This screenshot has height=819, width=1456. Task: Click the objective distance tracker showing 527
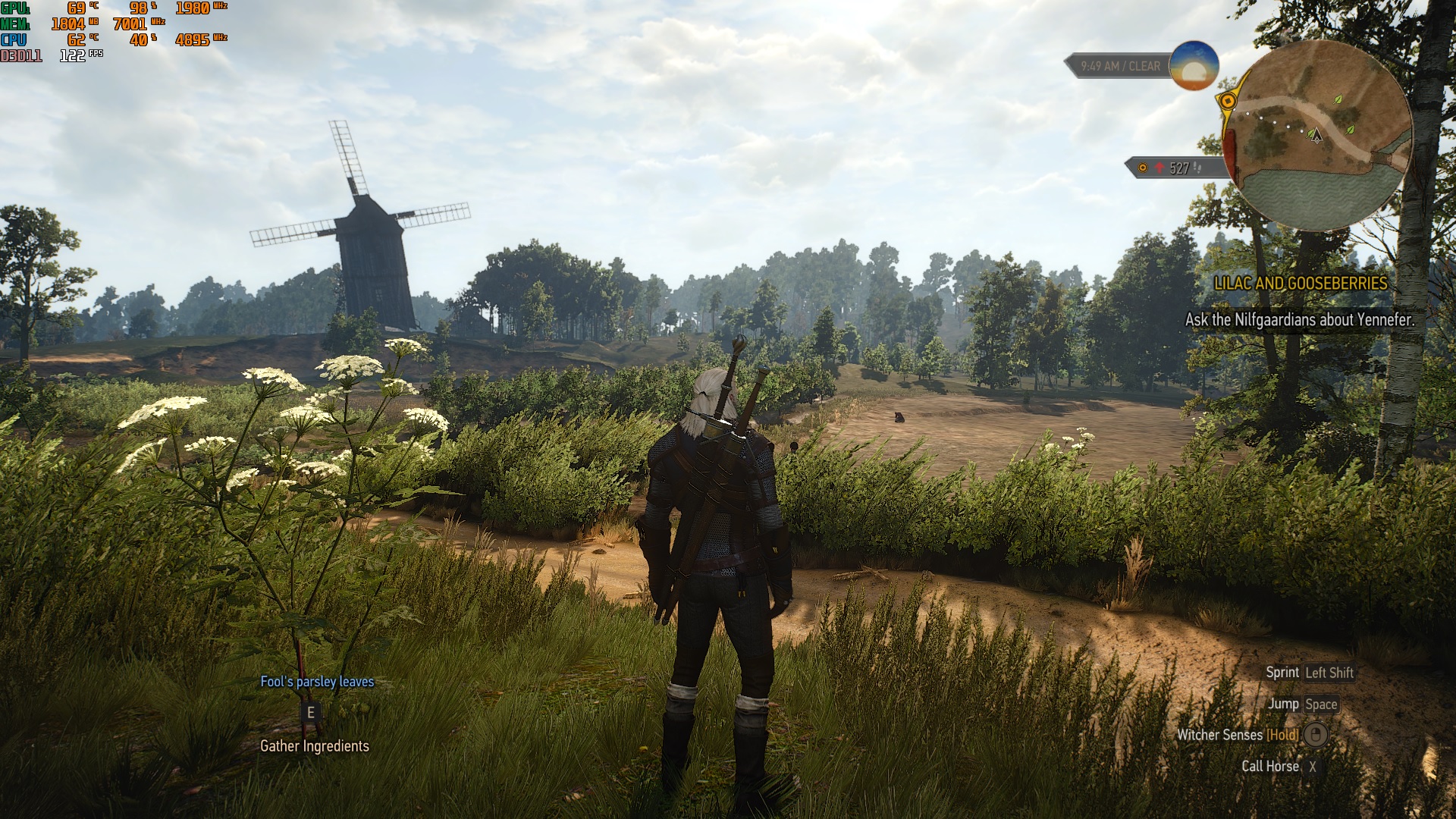tap(1175, 168)
